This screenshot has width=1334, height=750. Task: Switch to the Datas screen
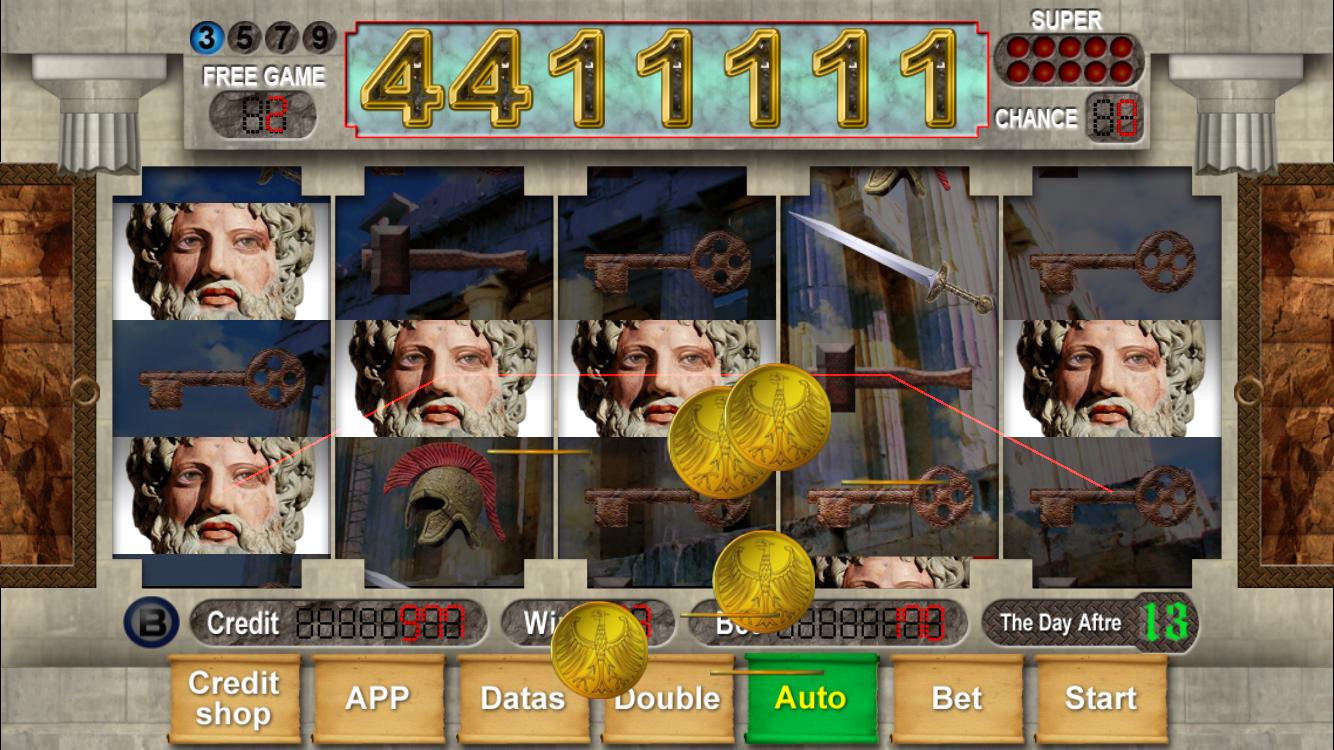(522, 699)
